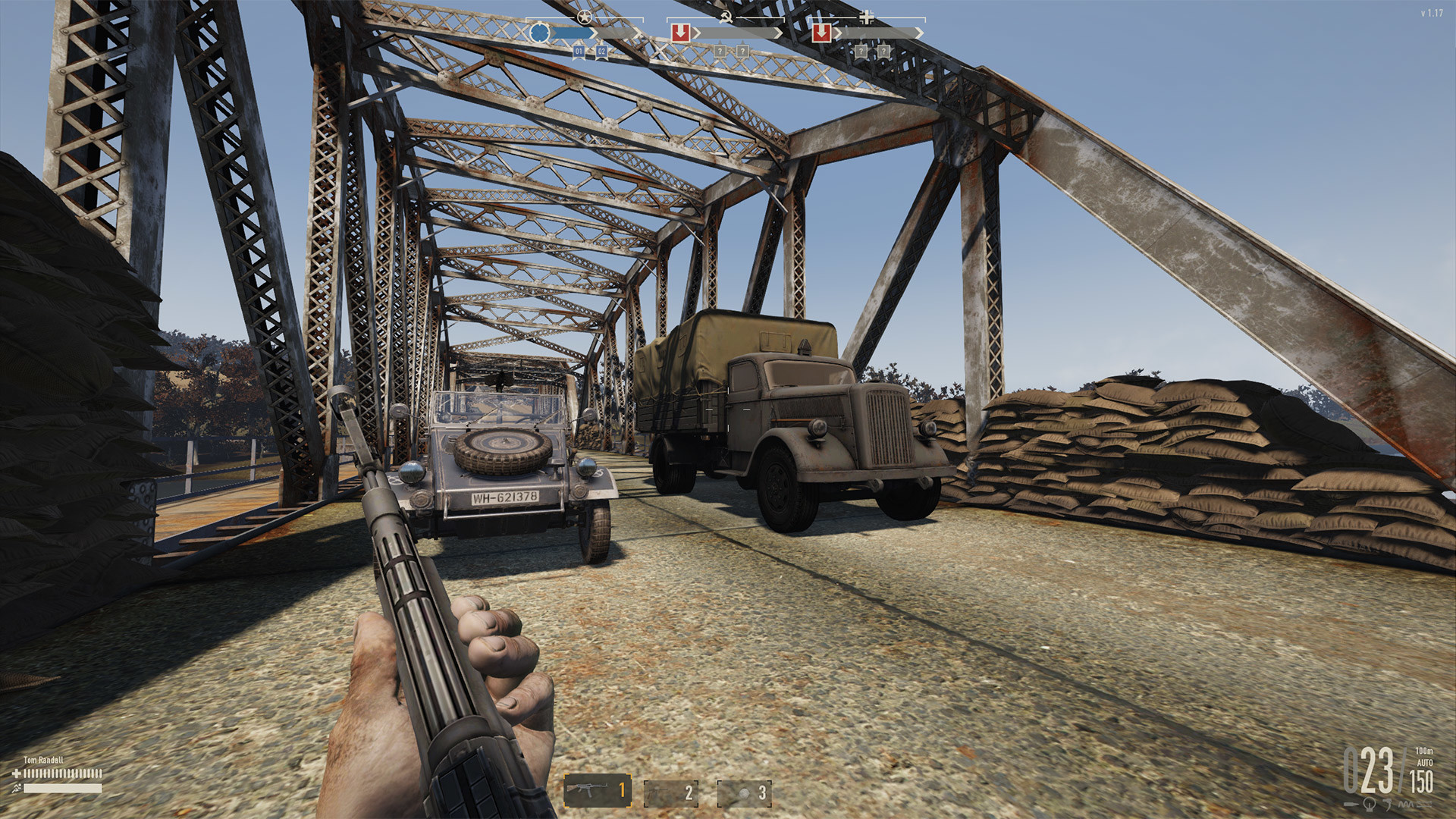Click the blue capture point objective icon
Screen dimensions: 1456x819
tap(540, 31)
